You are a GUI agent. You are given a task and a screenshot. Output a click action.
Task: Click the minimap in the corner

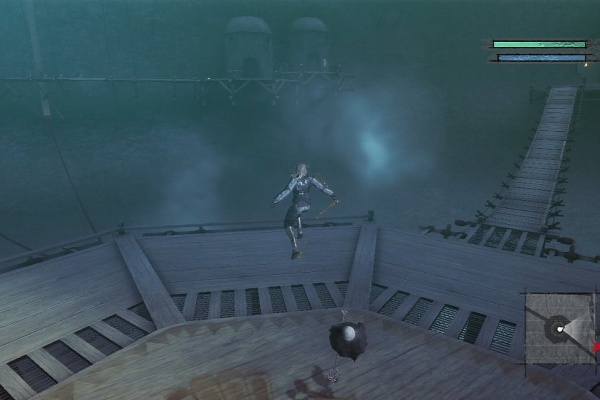[x=560, y=328]
